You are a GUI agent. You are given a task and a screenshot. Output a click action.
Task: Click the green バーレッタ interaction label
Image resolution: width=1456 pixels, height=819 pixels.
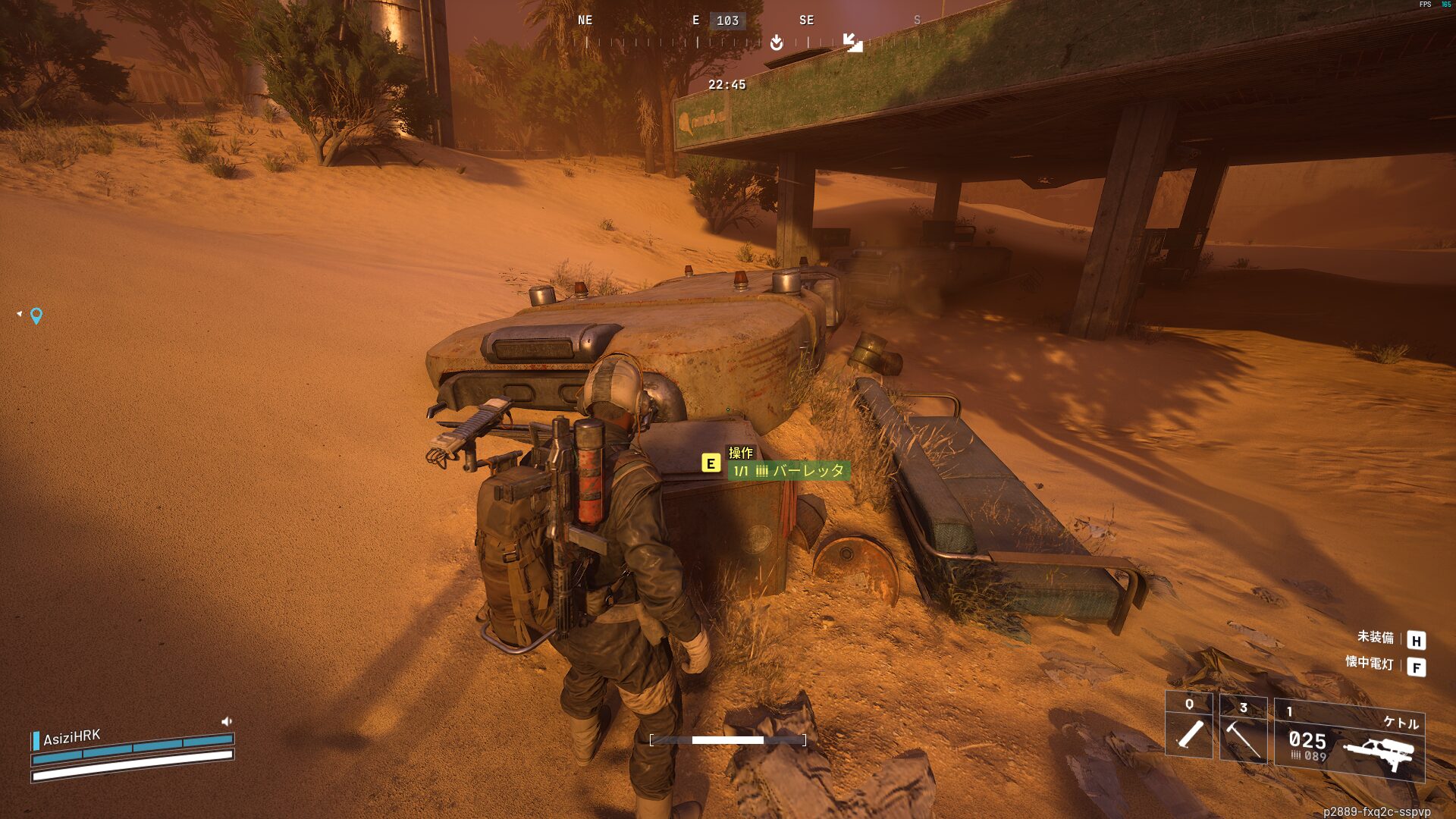click(x=789, y=471)
